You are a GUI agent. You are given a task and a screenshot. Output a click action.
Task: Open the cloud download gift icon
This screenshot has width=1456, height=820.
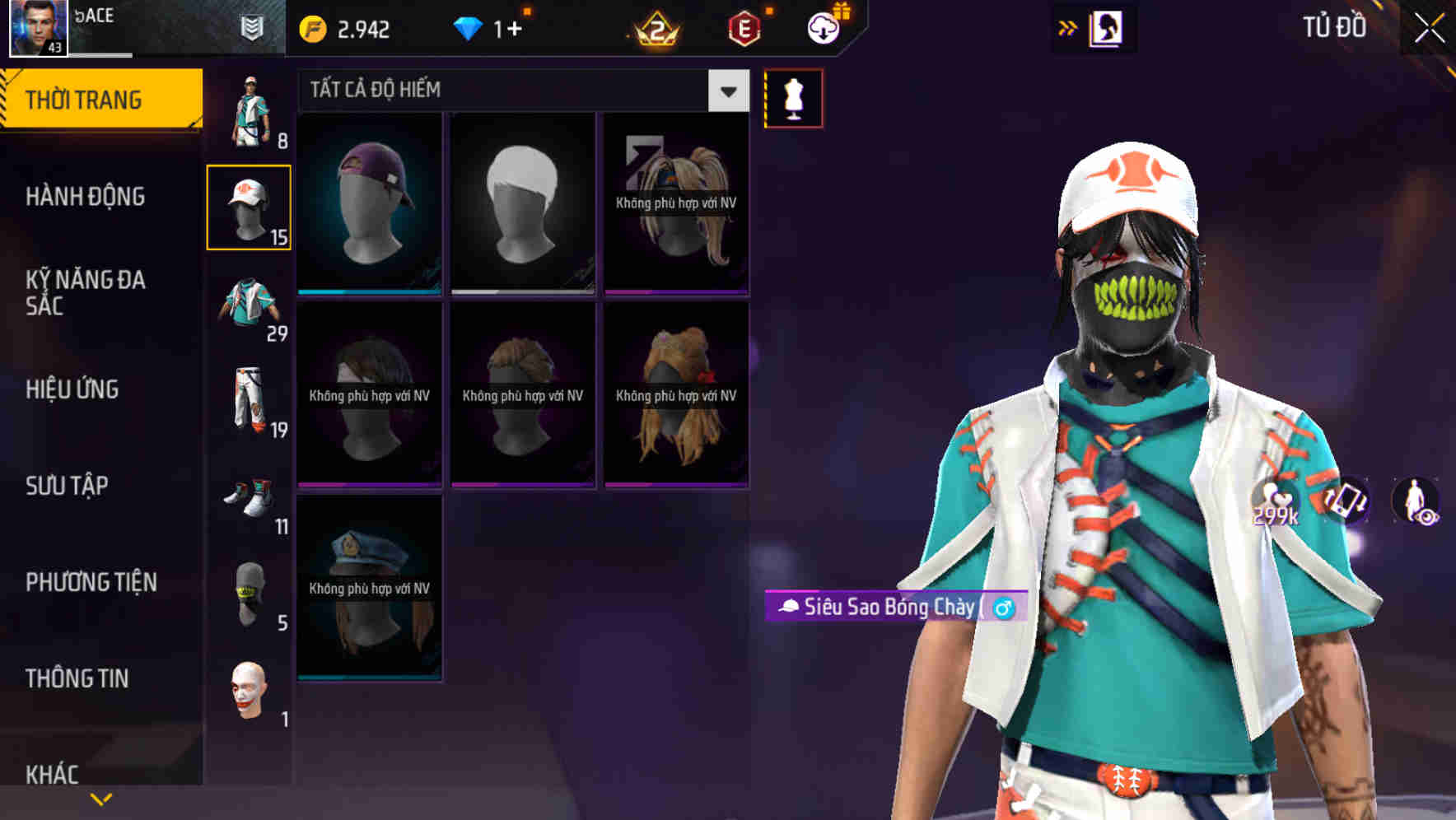823,26
